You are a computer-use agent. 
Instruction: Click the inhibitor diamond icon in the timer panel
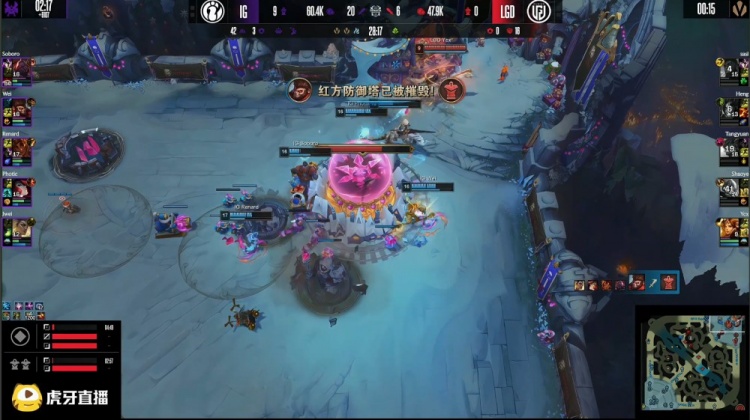tap(19, 337)
